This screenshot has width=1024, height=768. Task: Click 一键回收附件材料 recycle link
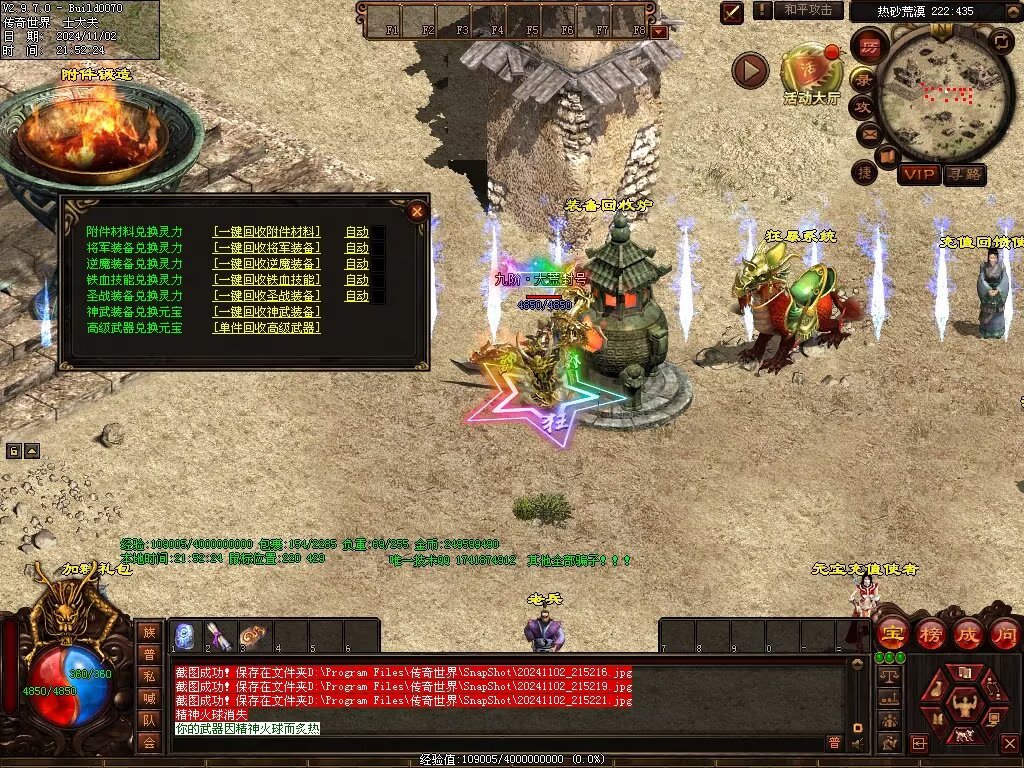(267, 232)
